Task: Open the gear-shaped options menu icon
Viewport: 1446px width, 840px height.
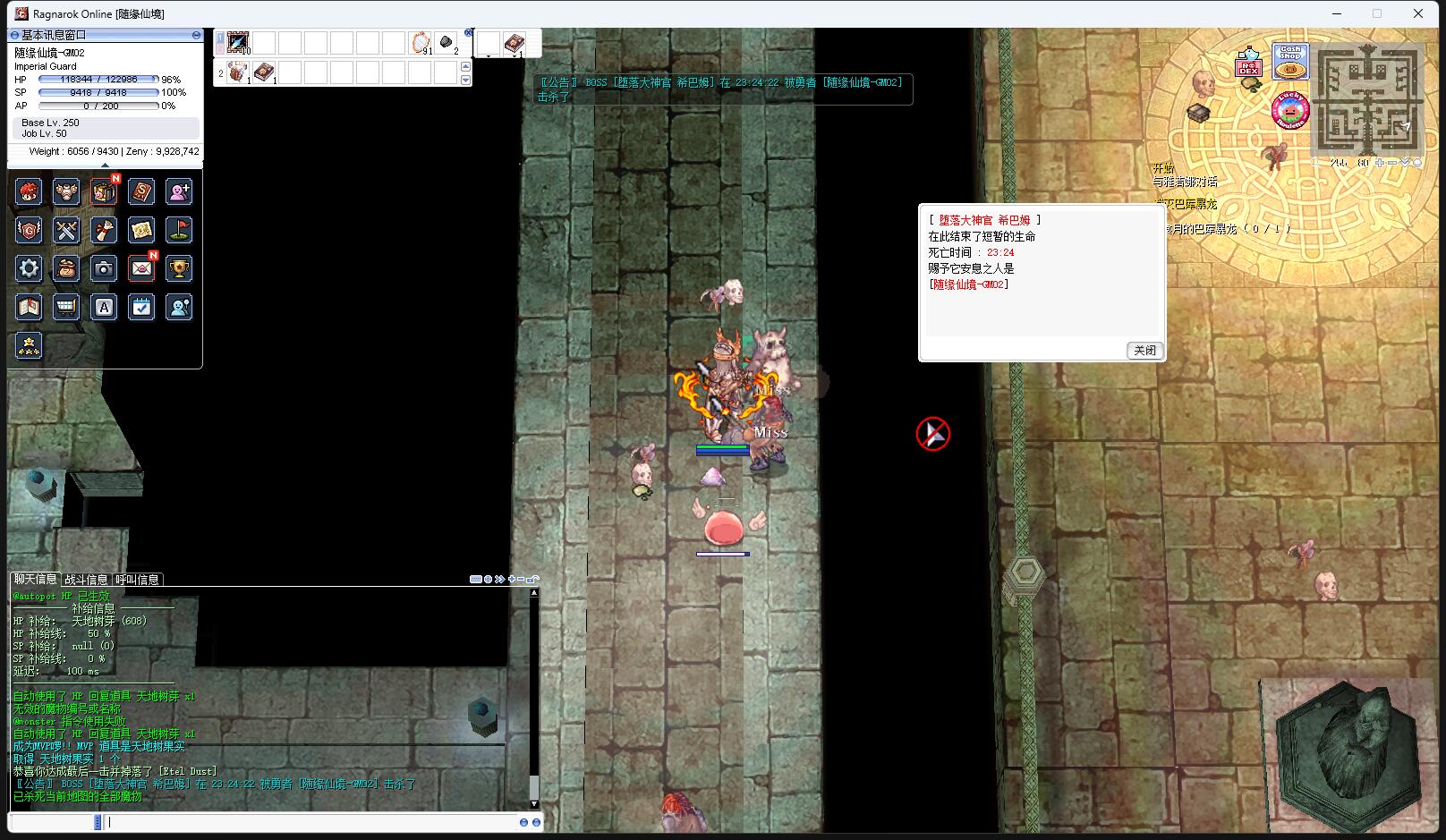Action: (x=29, y=268)
